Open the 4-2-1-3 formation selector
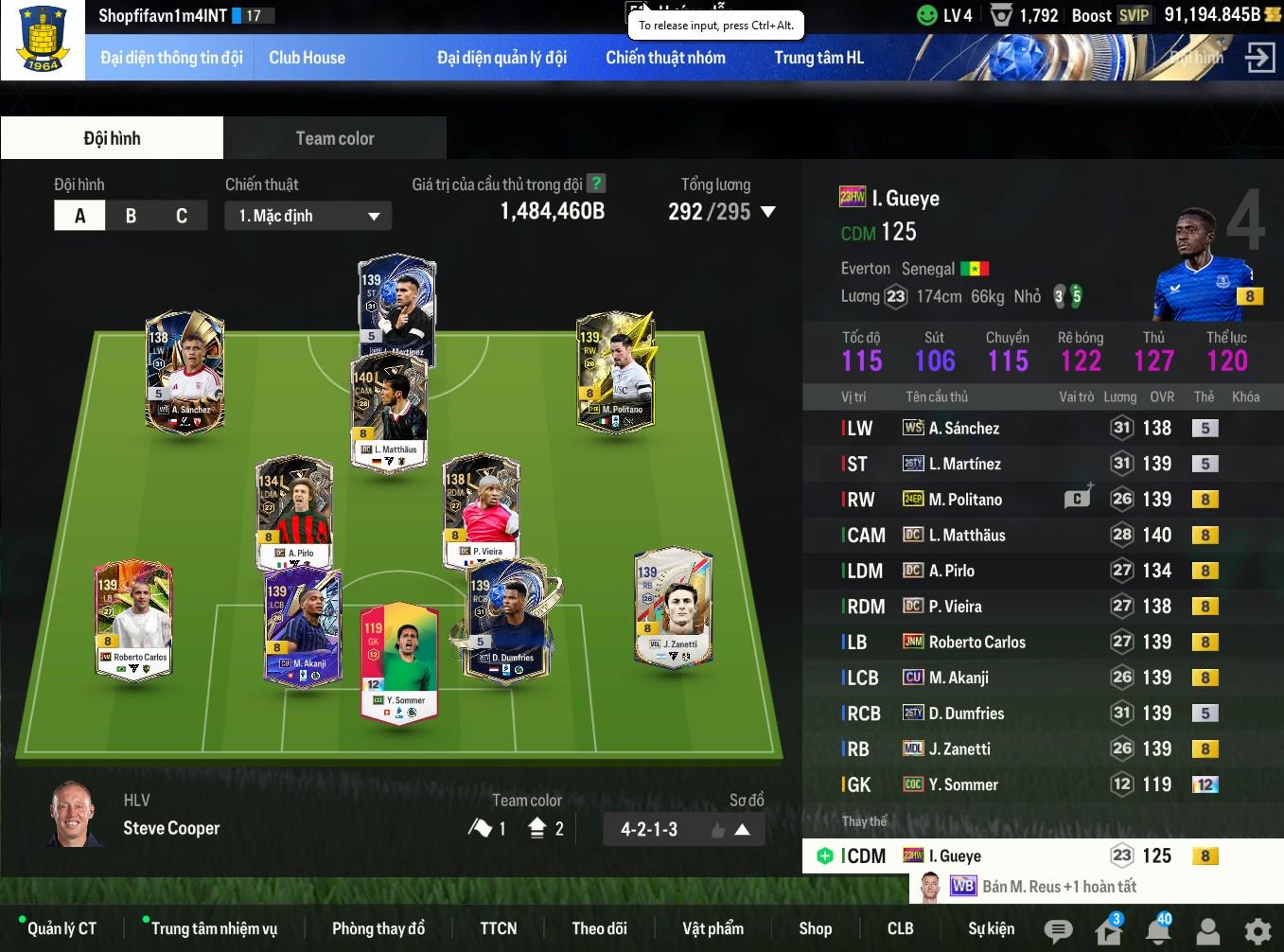This screenshot has width=1284, height=952. (x=683, y=830)
